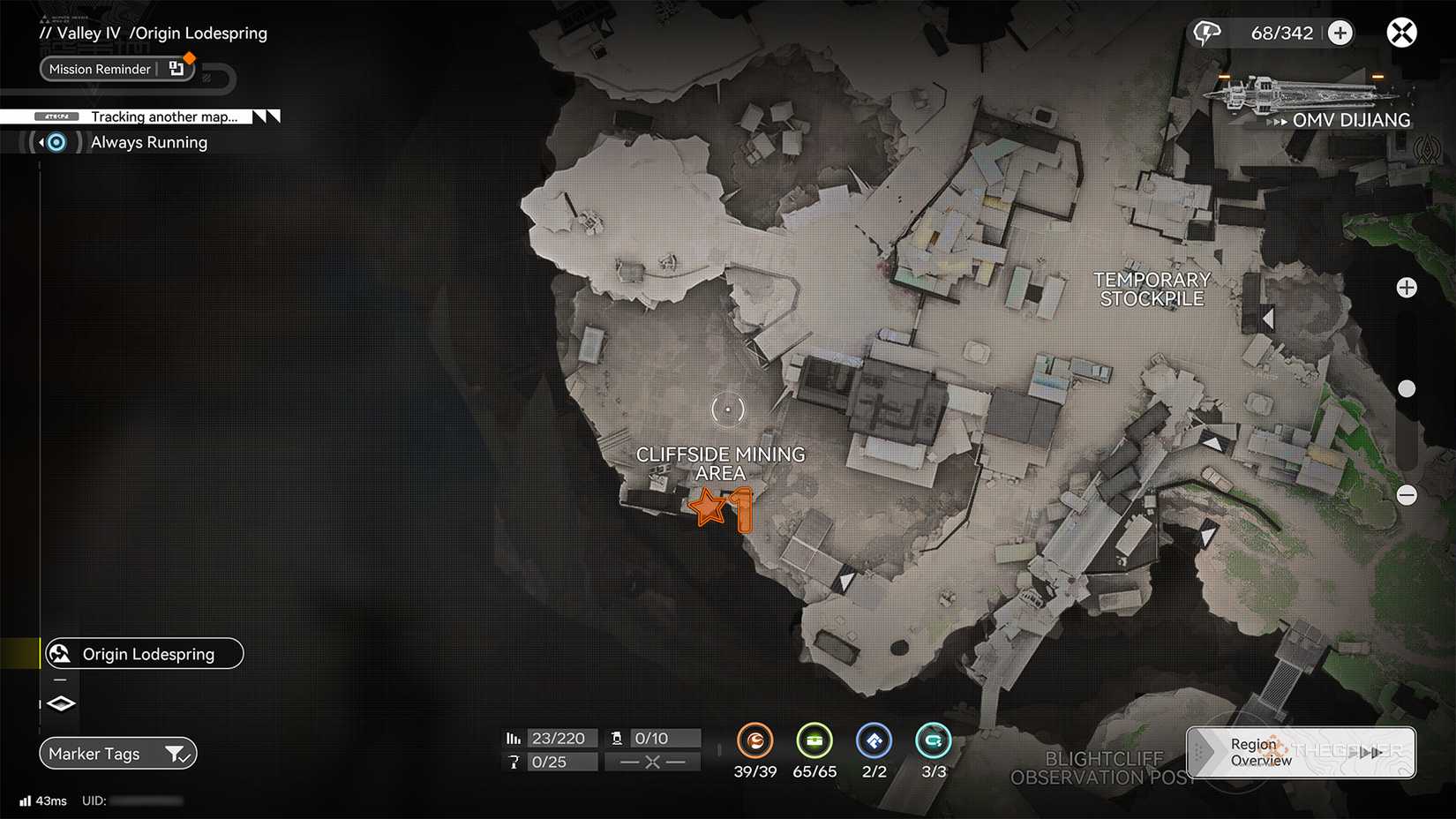Image resolution: width=1456 pixels, height=819 pixels.
Task: Click the green supply chest icon showing 65/65
Action: click(x=814, y=741)
